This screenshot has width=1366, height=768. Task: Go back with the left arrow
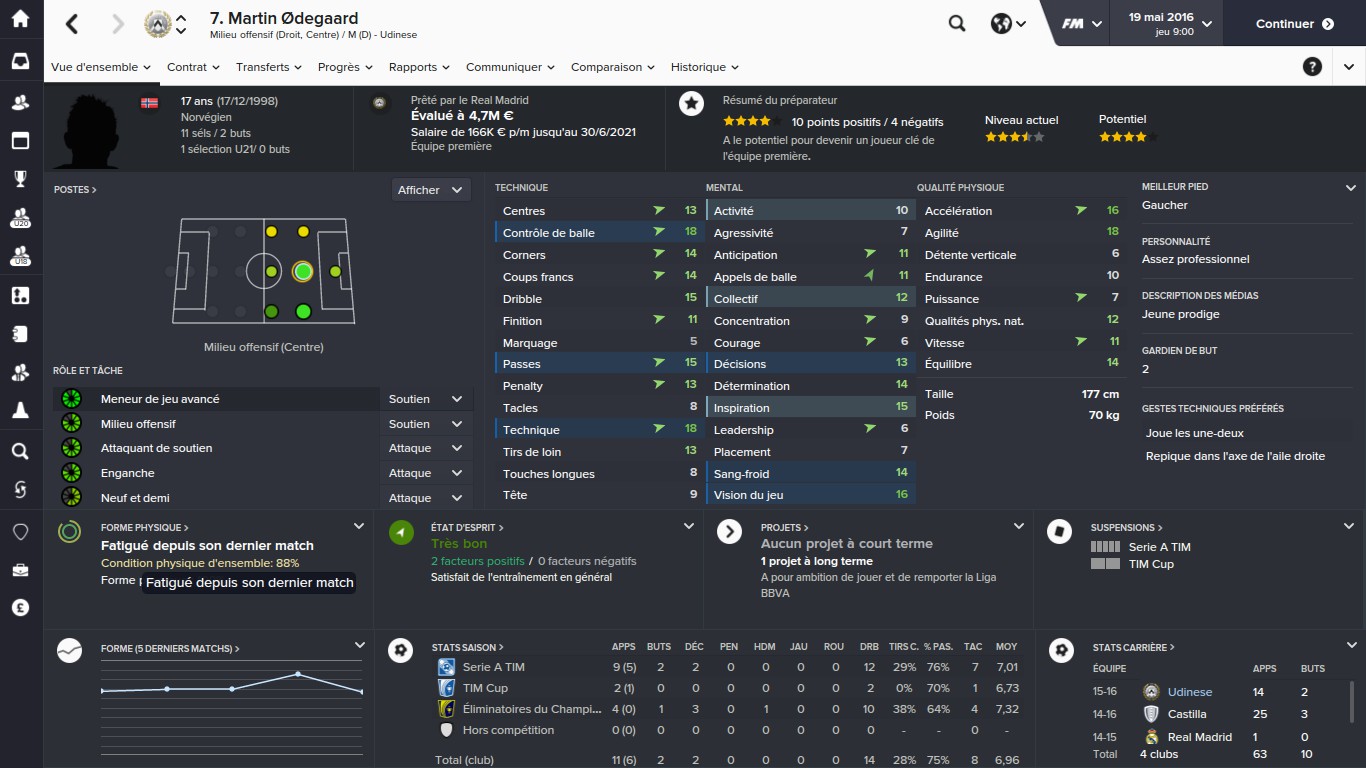[x=73, y=24]
